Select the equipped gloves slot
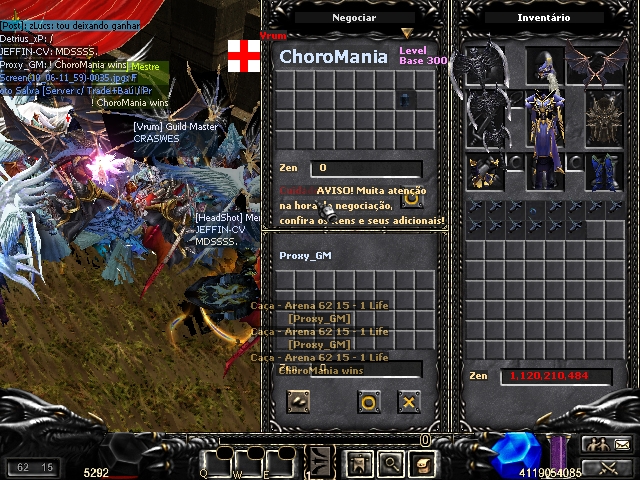 click(x=487, y=172)
